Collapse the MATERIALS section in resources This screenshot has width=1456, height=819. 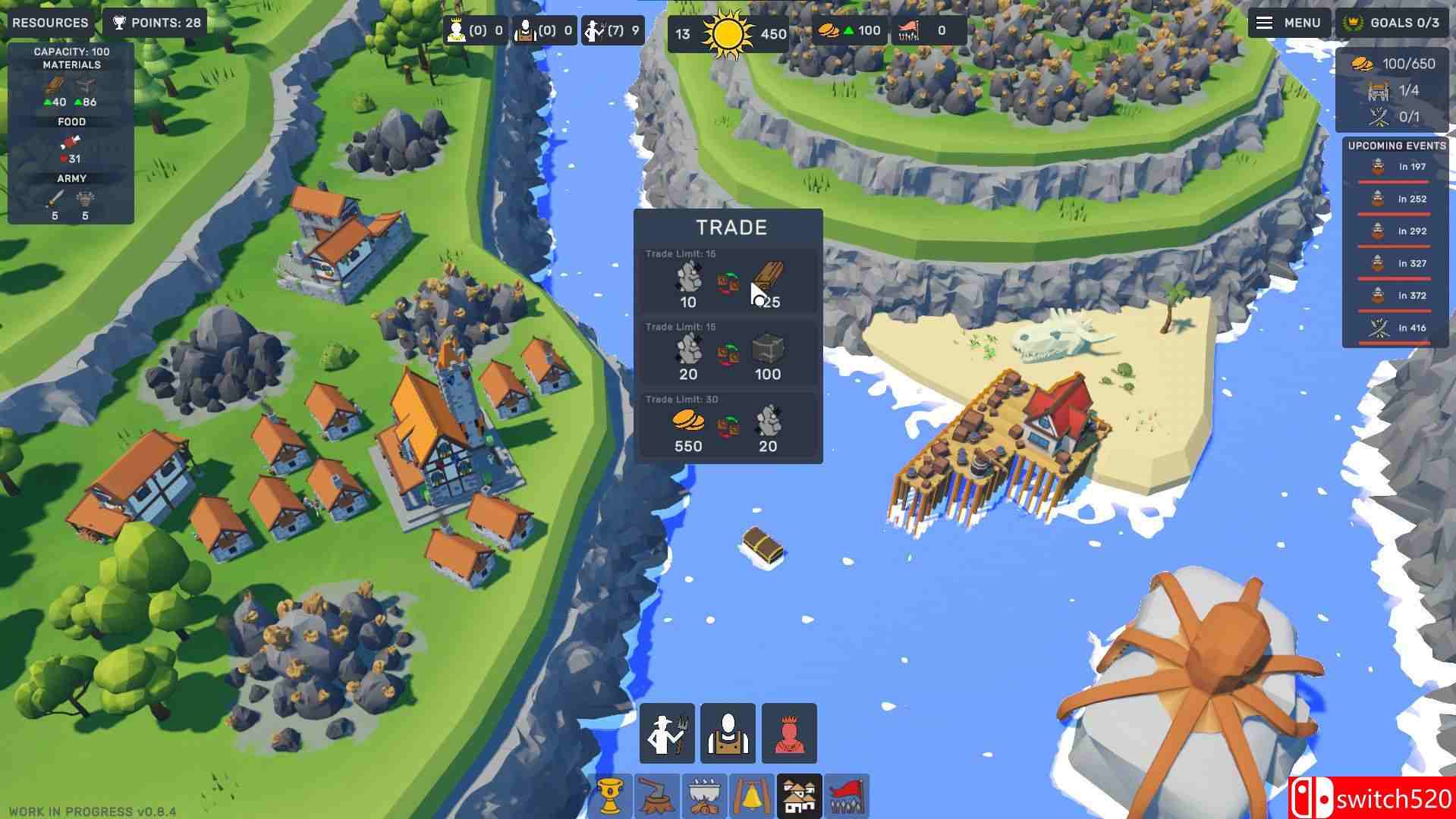click(72, 64)
